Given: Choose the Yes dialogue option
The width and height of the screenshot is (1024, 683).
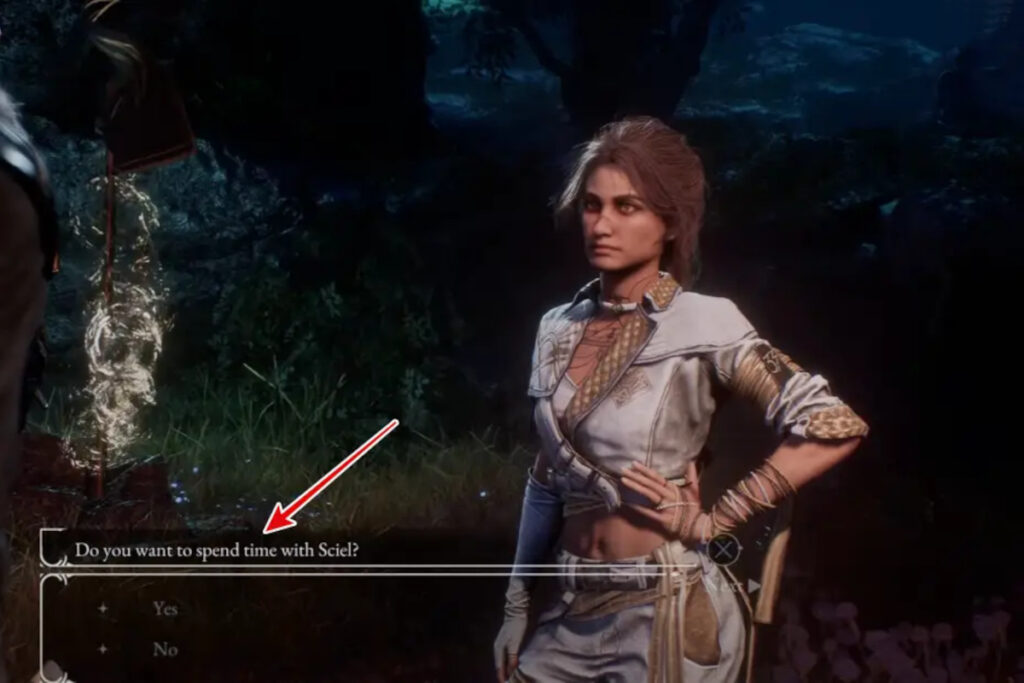Looking at the screenshot, I should tap(165, 608).
